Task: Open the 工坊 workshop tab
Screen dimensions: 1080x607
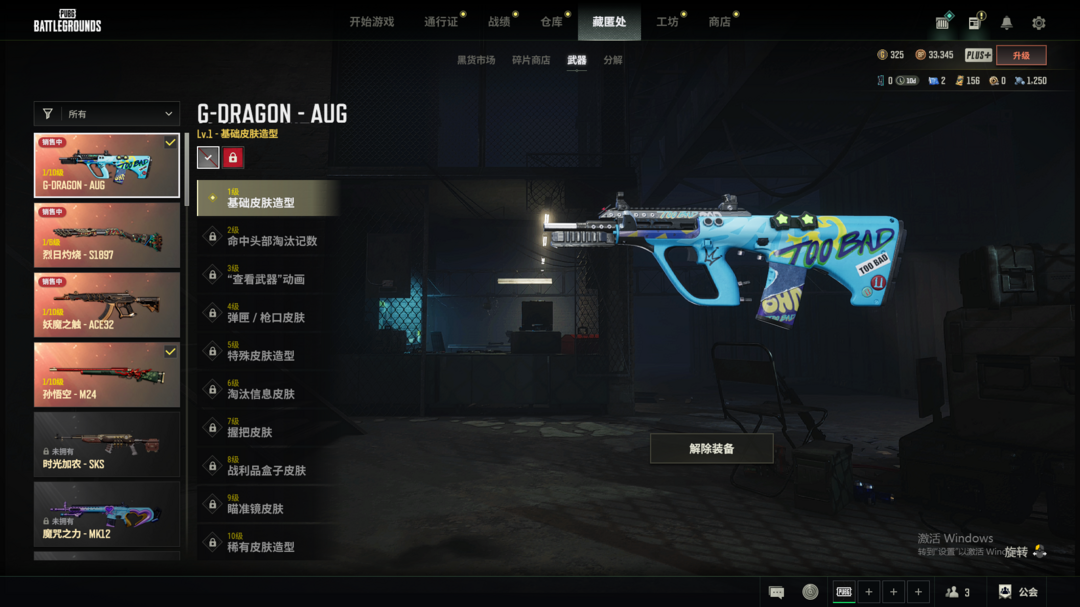Action: pos(667,22)
